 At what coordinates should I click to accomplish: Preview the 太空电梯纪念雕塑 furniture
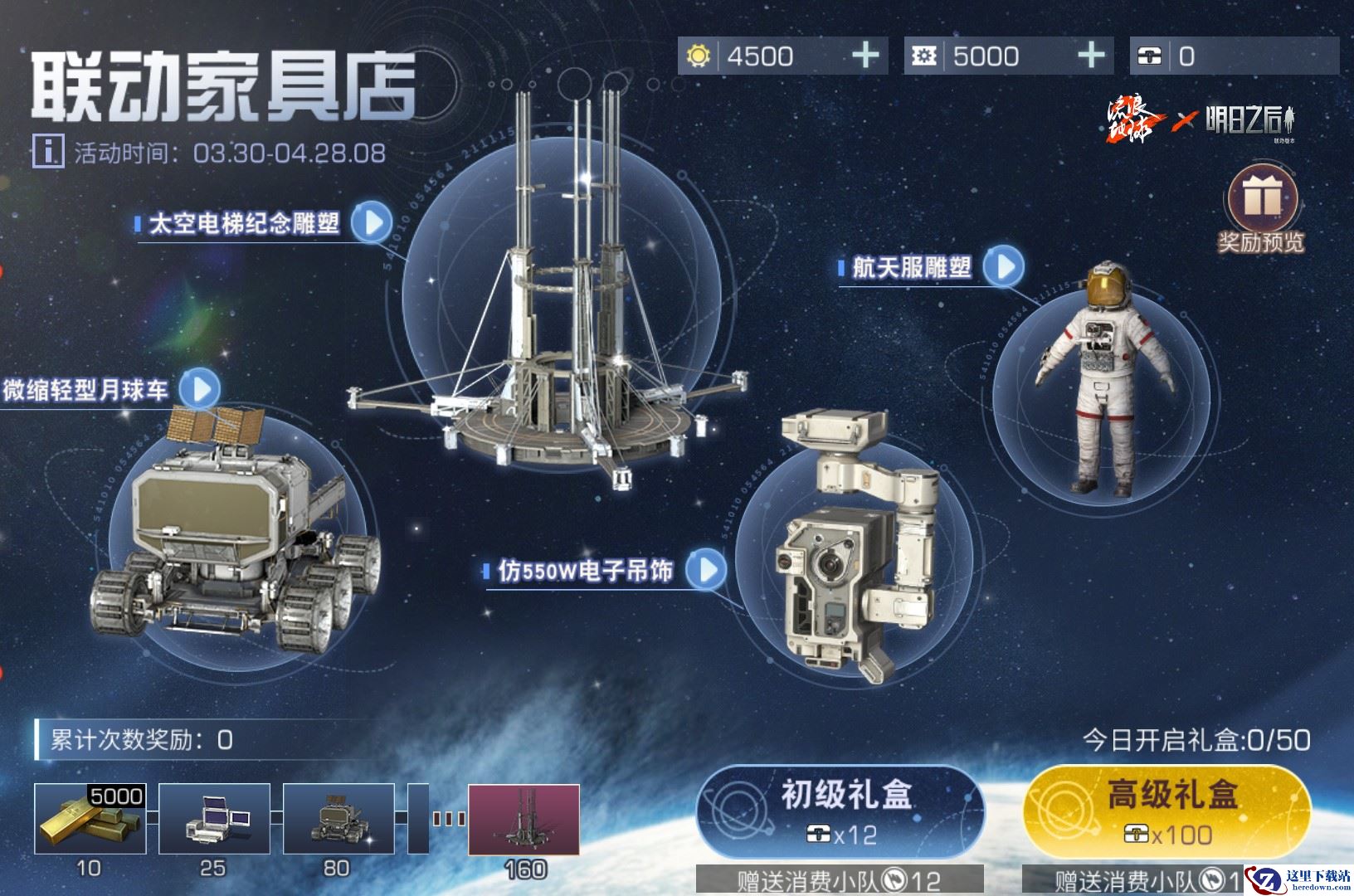[x=371, y=222]
